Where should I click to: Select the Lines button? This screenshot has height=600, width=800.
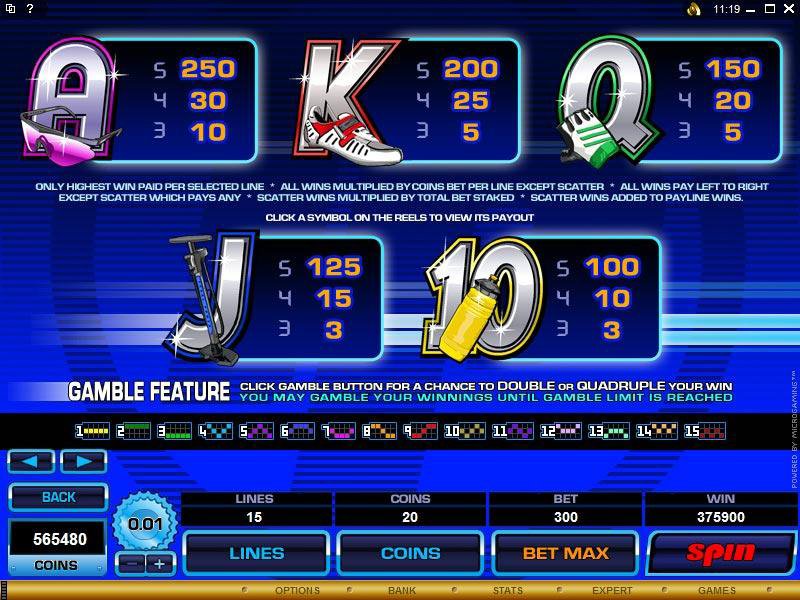pos(257,553)
